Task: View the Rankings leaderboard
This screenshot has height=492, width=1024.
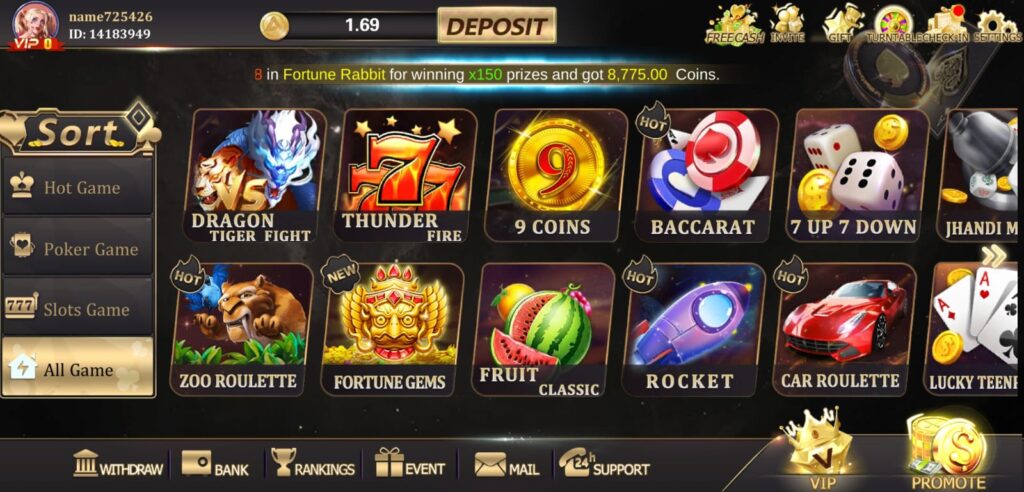Action: [x=312, y=466]
